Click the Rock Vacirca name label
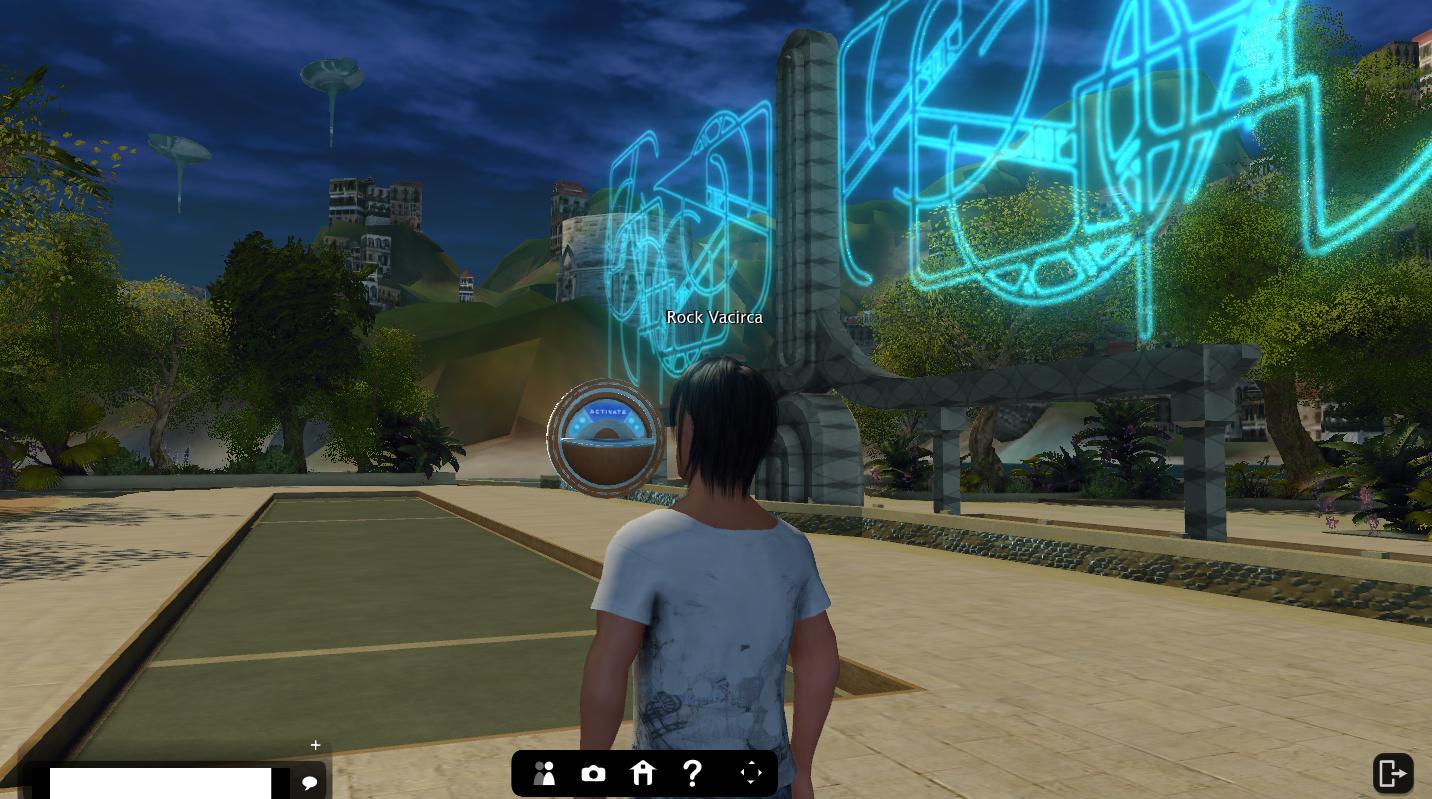The image size is (1432, 799). [x=714, y=317]
